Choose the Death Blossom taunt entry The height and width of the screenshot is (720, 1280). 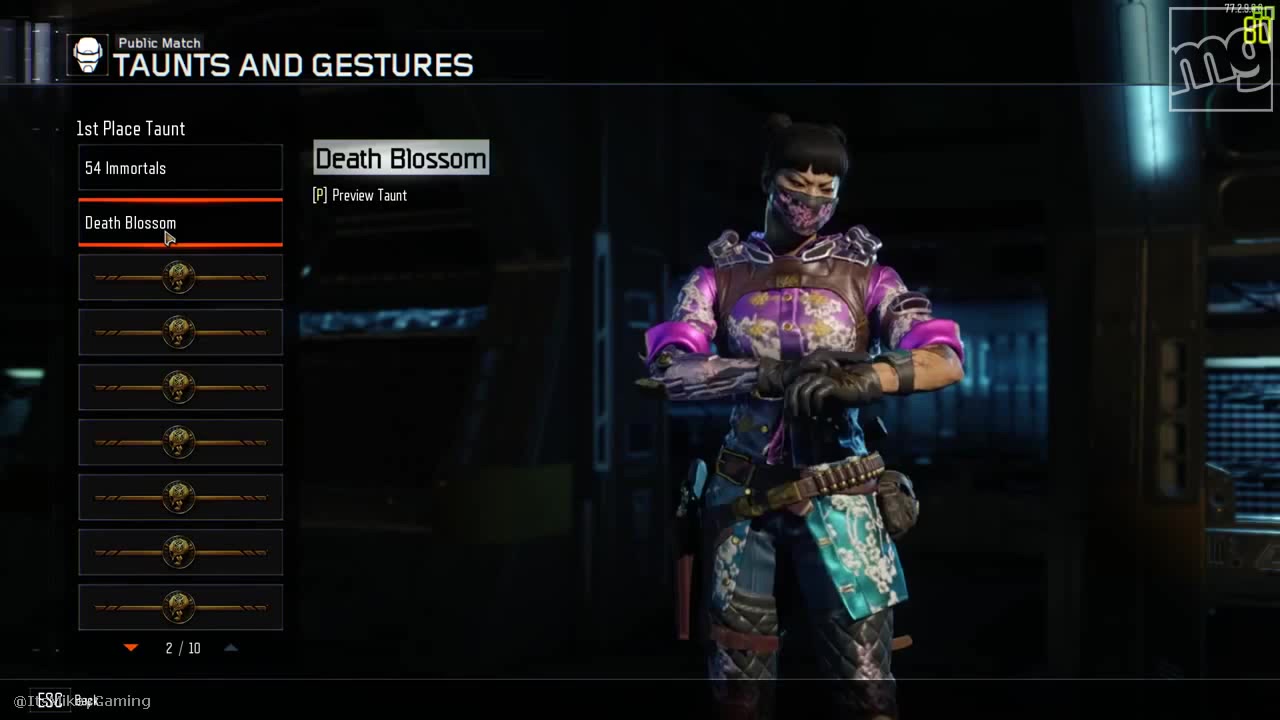click(180, 223)
